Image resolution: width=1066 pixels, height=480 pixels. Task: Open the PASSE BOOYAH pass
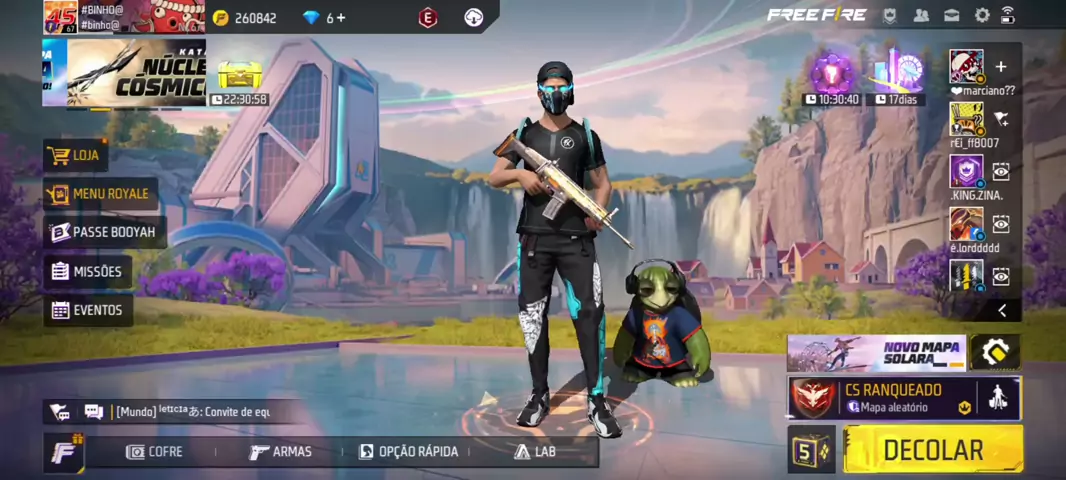pos(104,232)
